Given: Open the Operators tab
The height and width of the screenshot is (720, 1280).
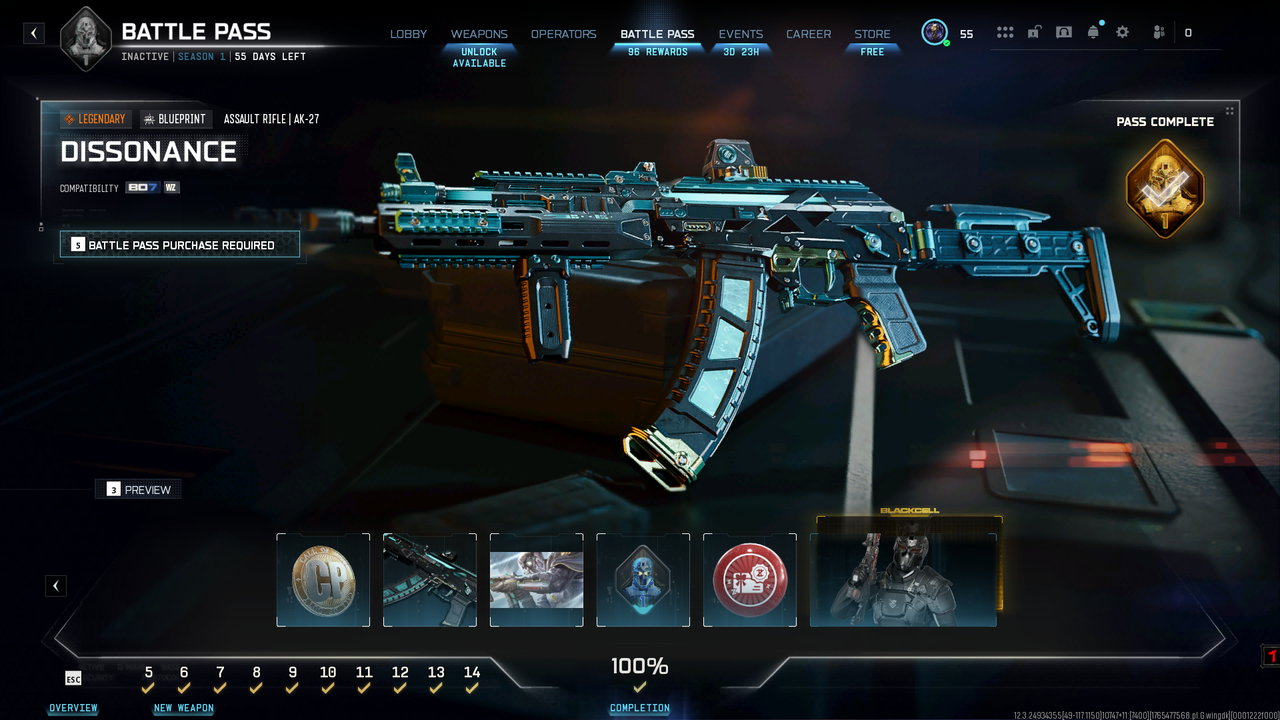Looking at the screenshot, I should (563, 34).
